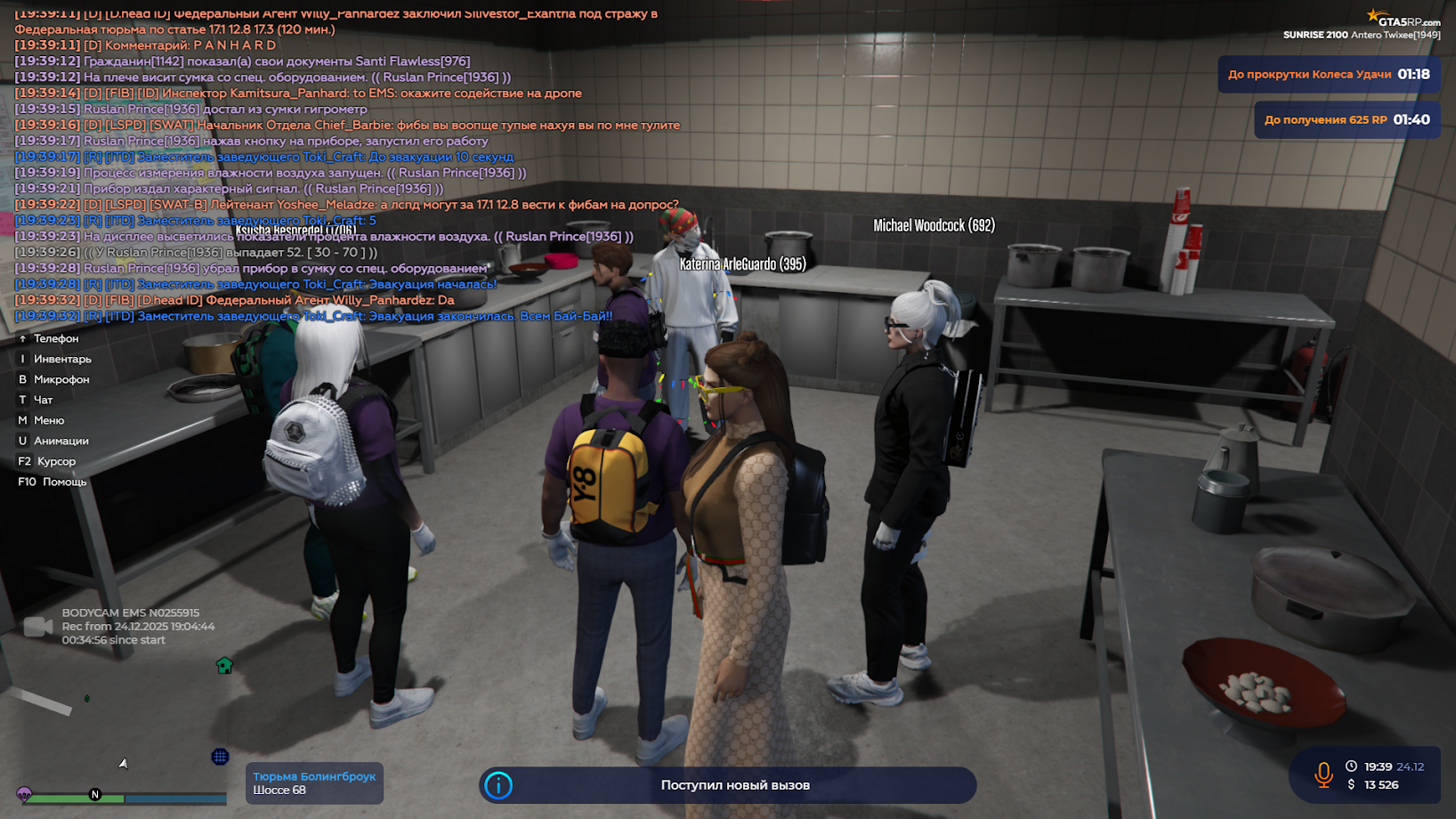Select the green dollar blip on the minimap
This screenshot has height=819, width=1456.
click(x=86, y=699)
